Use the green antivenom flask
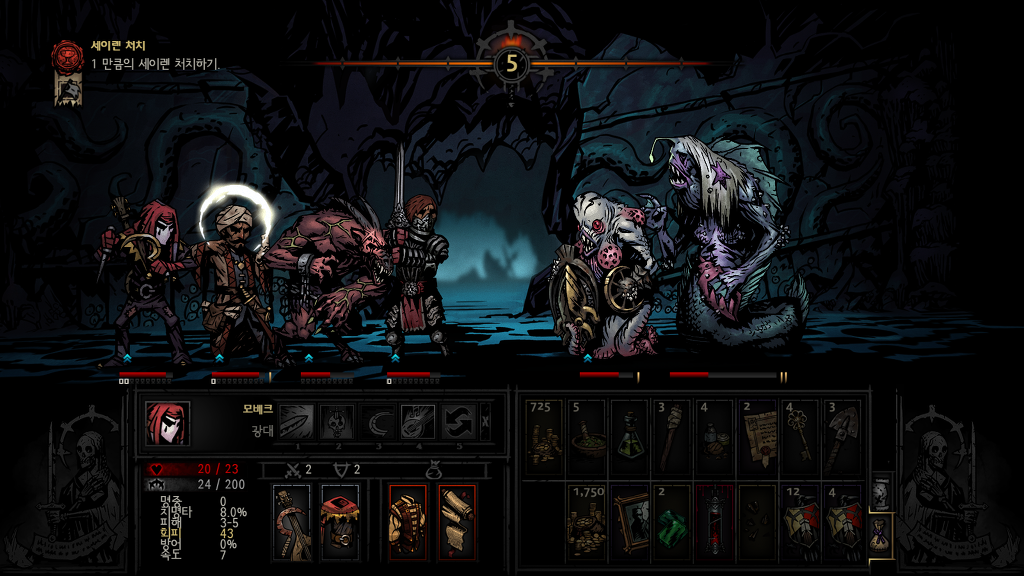Image resolution: width=1024 pixels, height=576 pixels. click(629, 435)
